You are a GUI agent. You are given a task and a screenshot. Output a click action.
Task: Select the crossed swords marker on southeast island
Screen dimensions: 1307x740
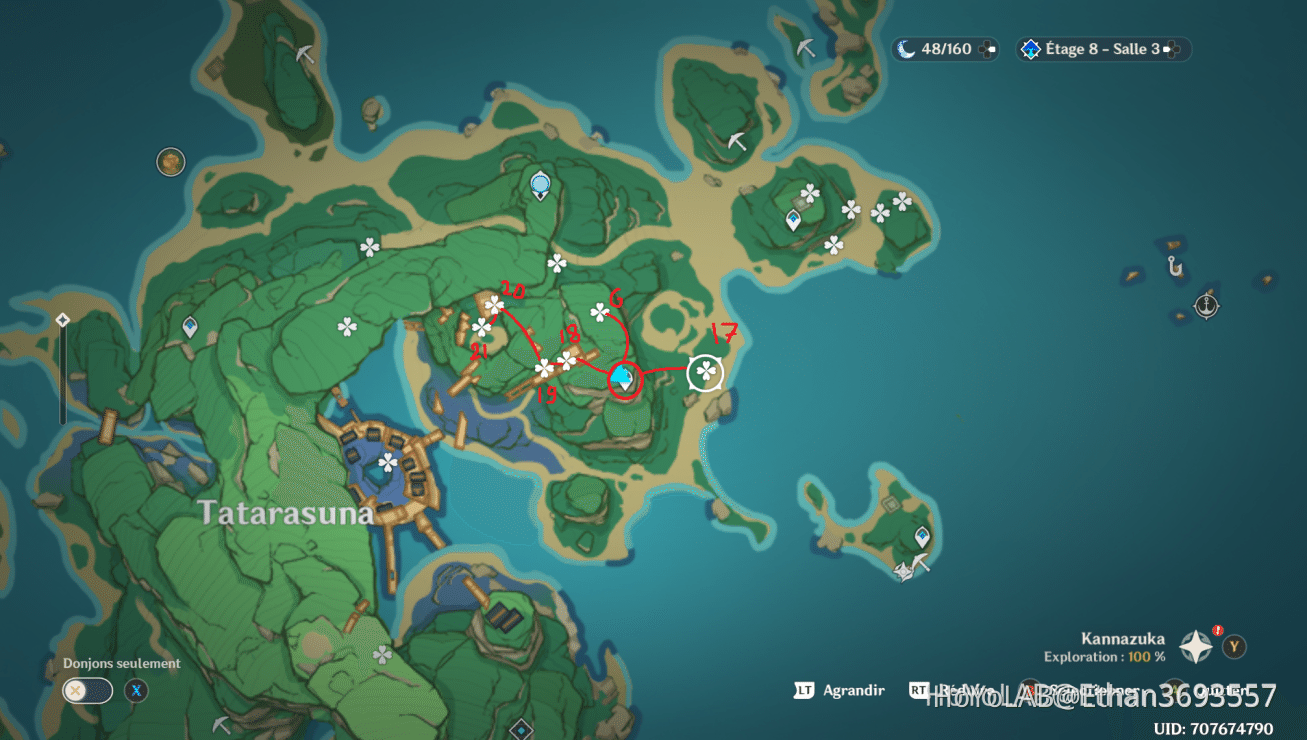(x=903, y=572)
